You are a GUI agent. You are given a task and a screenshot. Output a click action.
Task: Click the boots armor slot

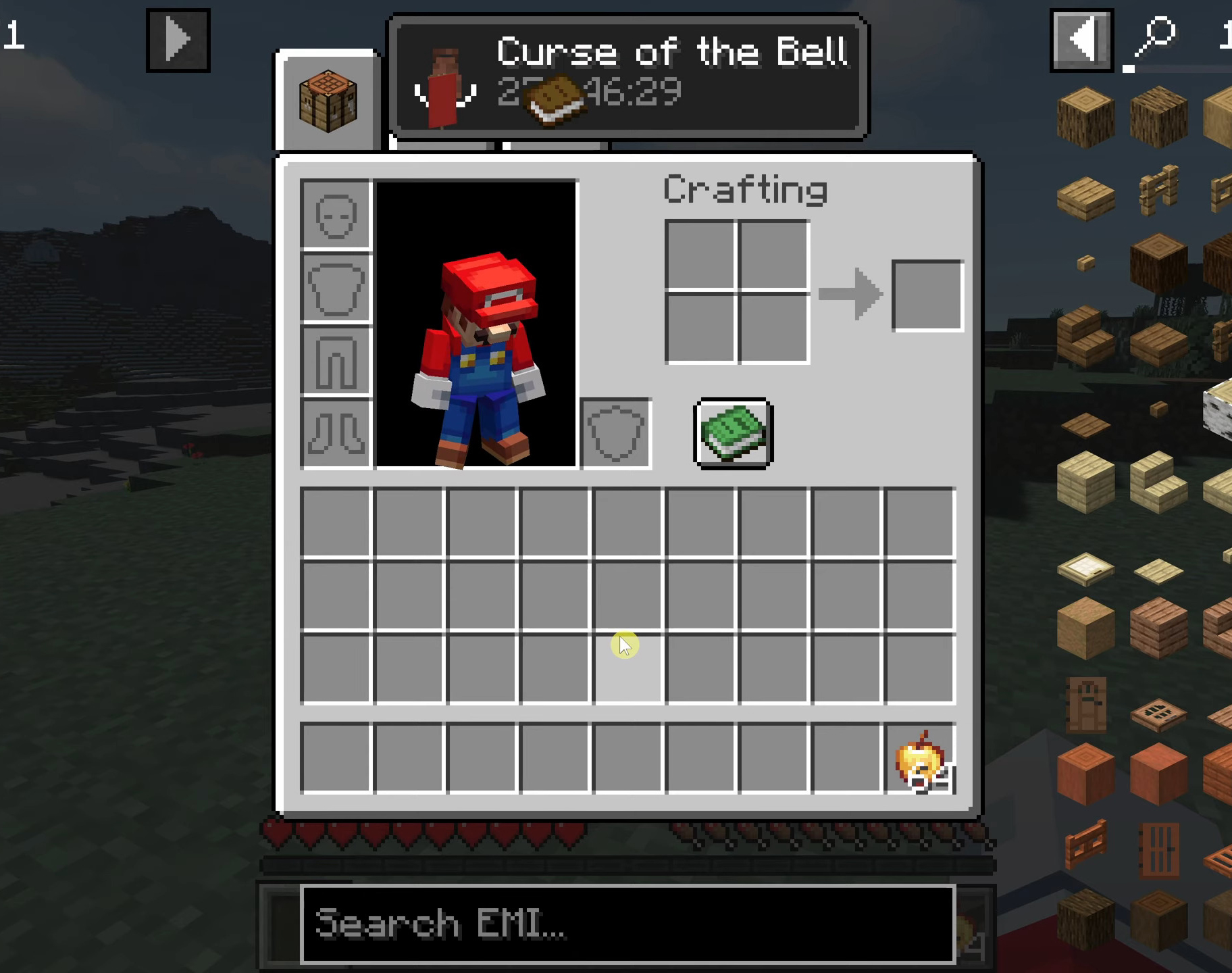point(336,433)
